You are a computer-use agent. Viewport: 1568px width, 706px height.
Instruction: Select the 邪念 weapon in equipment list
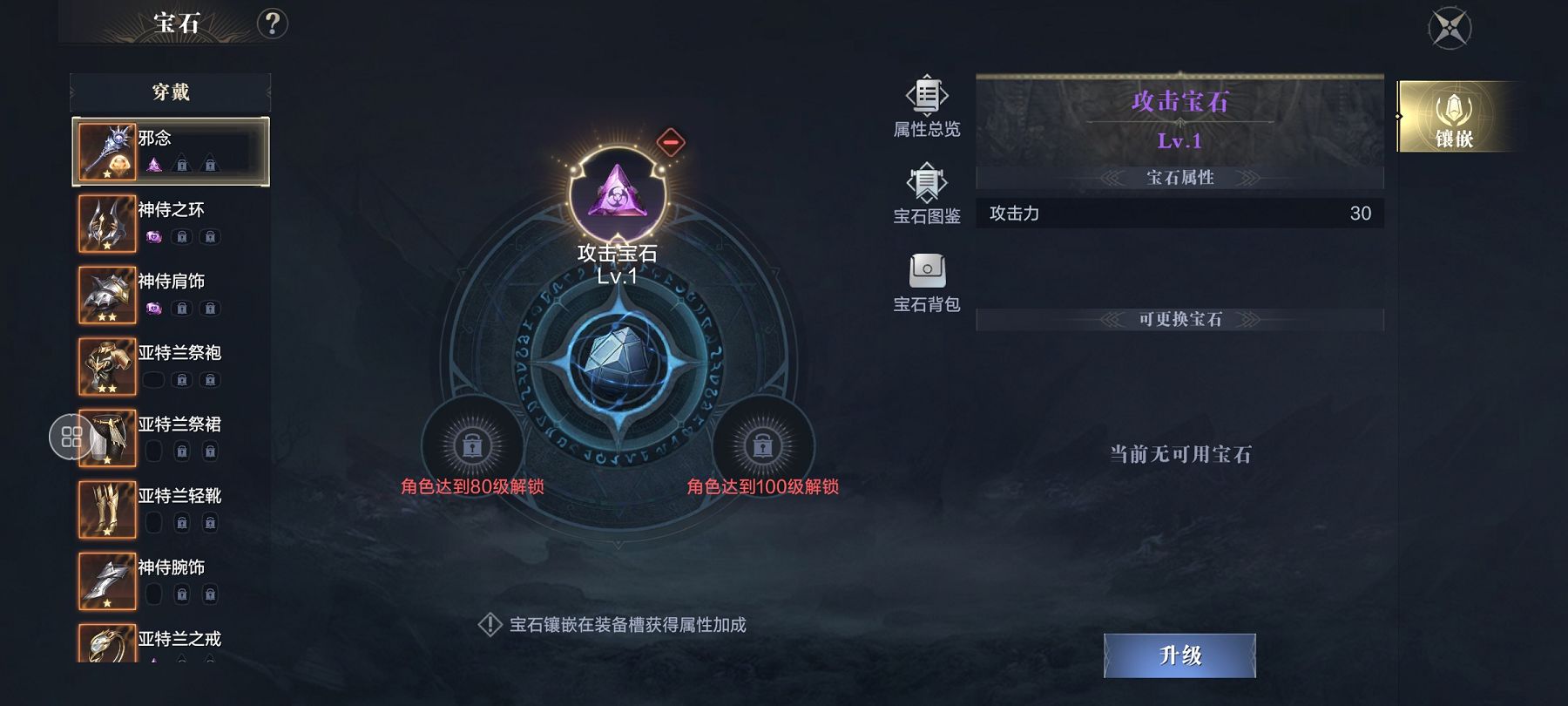(x=171, y=152)
